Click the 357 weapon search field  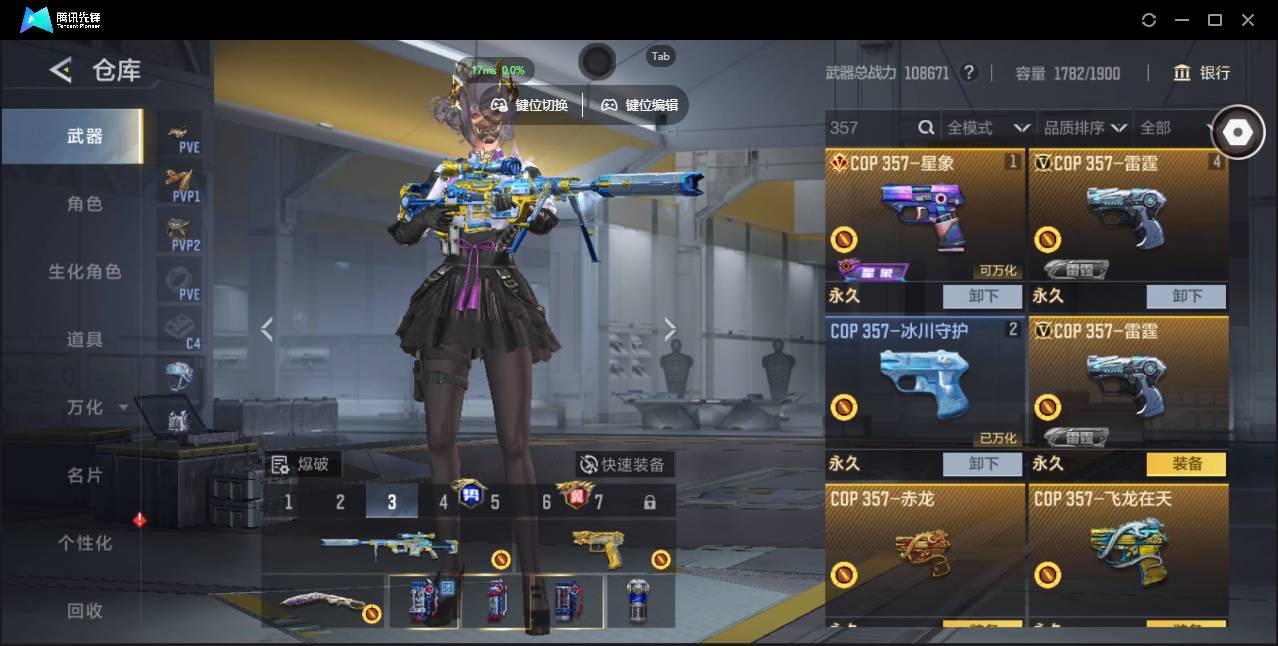(x=870, y=128)
